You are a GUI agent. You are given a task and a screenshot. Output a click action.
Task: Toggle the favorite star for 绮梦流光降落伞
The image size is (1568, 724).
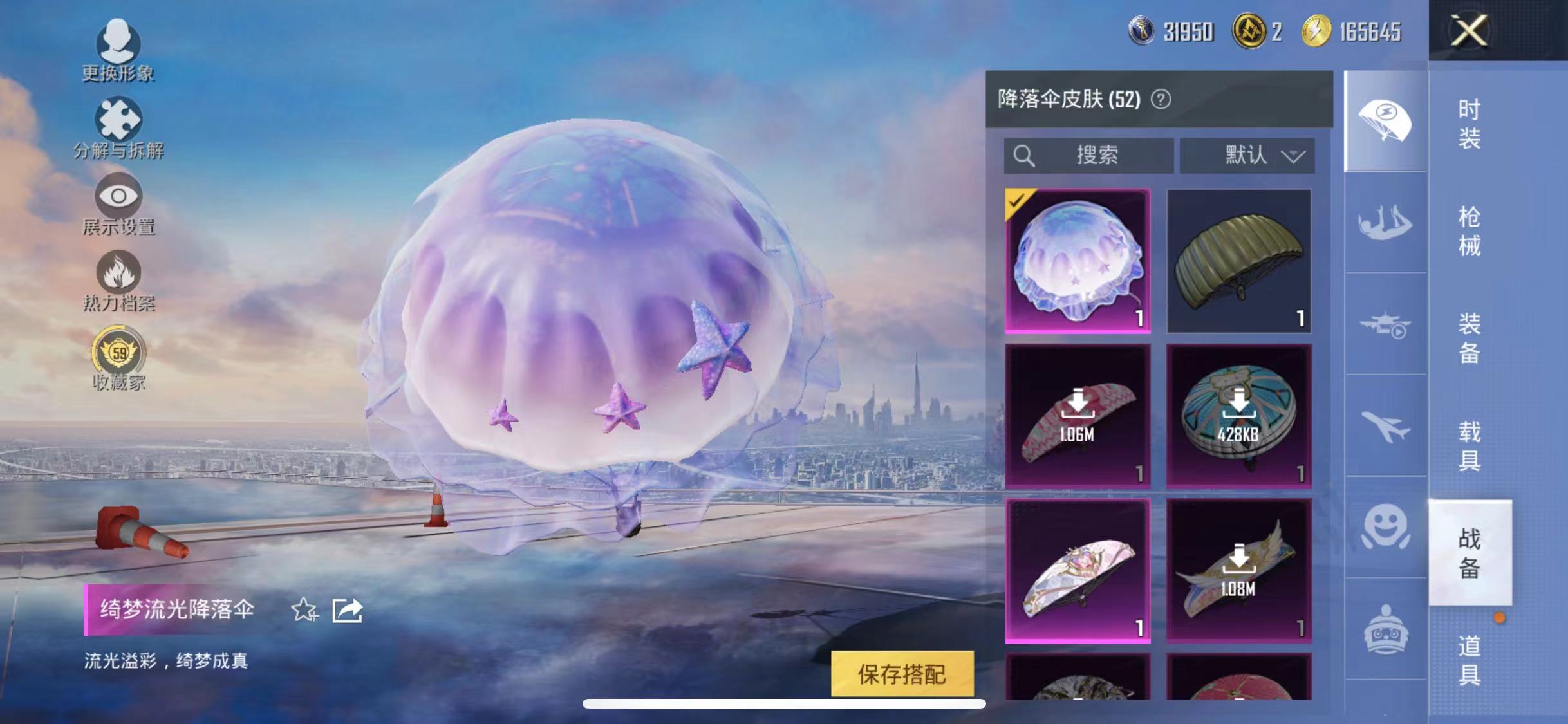pos(304,609)
